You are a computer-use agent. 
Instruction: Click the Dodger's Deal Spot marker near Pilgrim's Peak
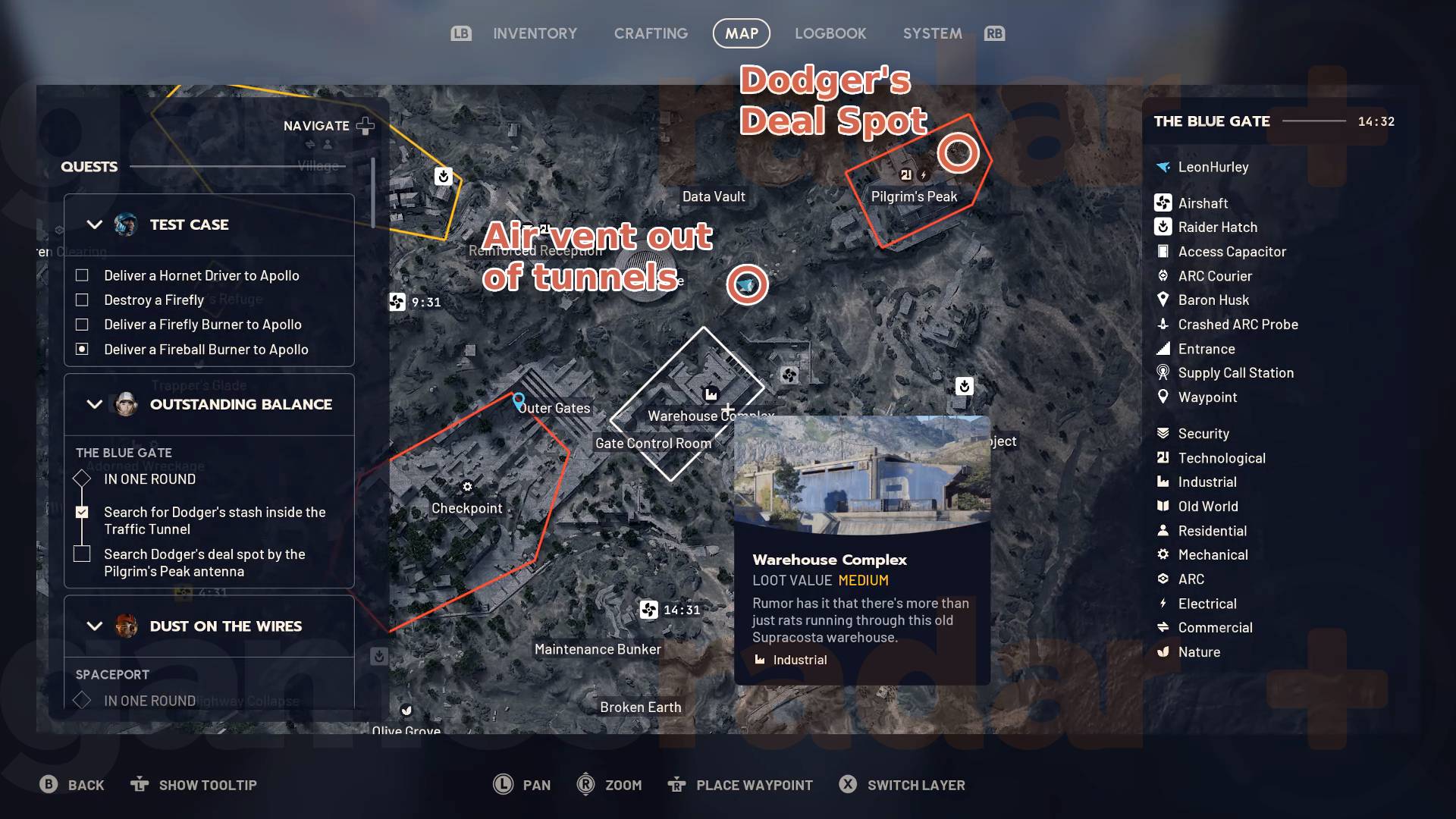(958, 152)
